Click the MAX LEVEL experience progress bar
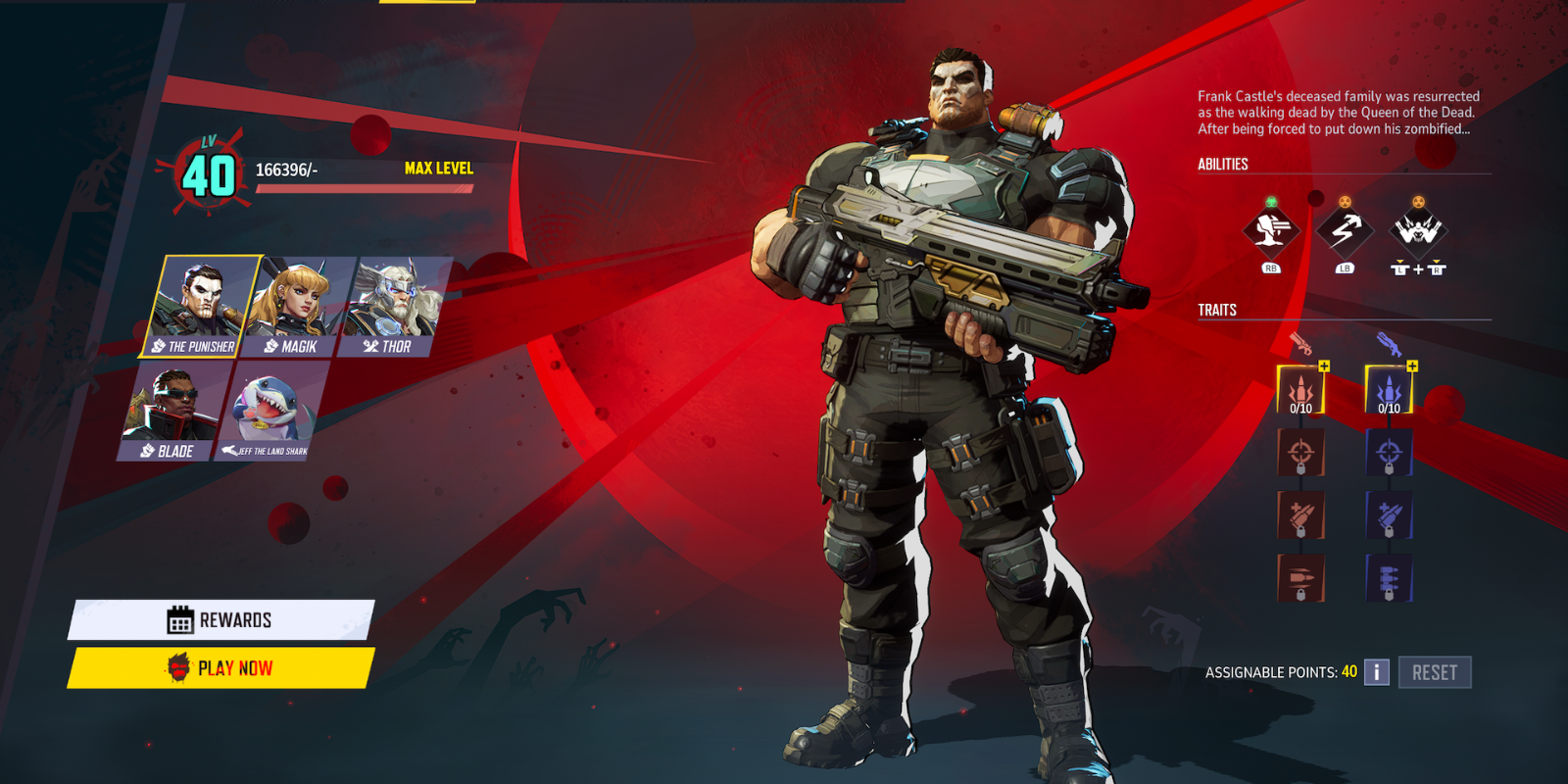Image resolution: width=1568 pixels, height=784 pixels. tap(363, 188)
